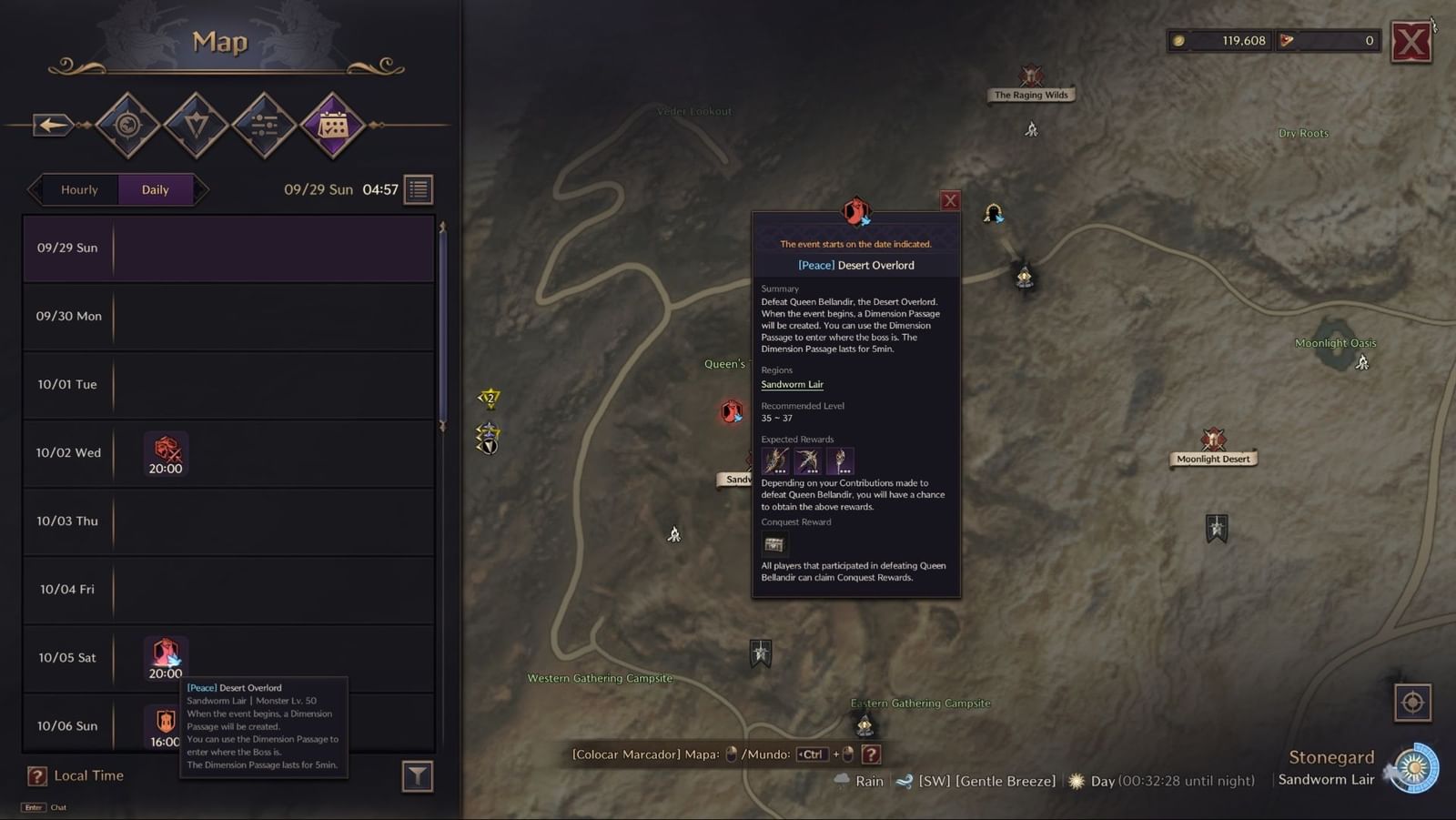Click the Moonlight Desert label on the map
This screenshot has height=820, width=1456.
click(1212, 458)
